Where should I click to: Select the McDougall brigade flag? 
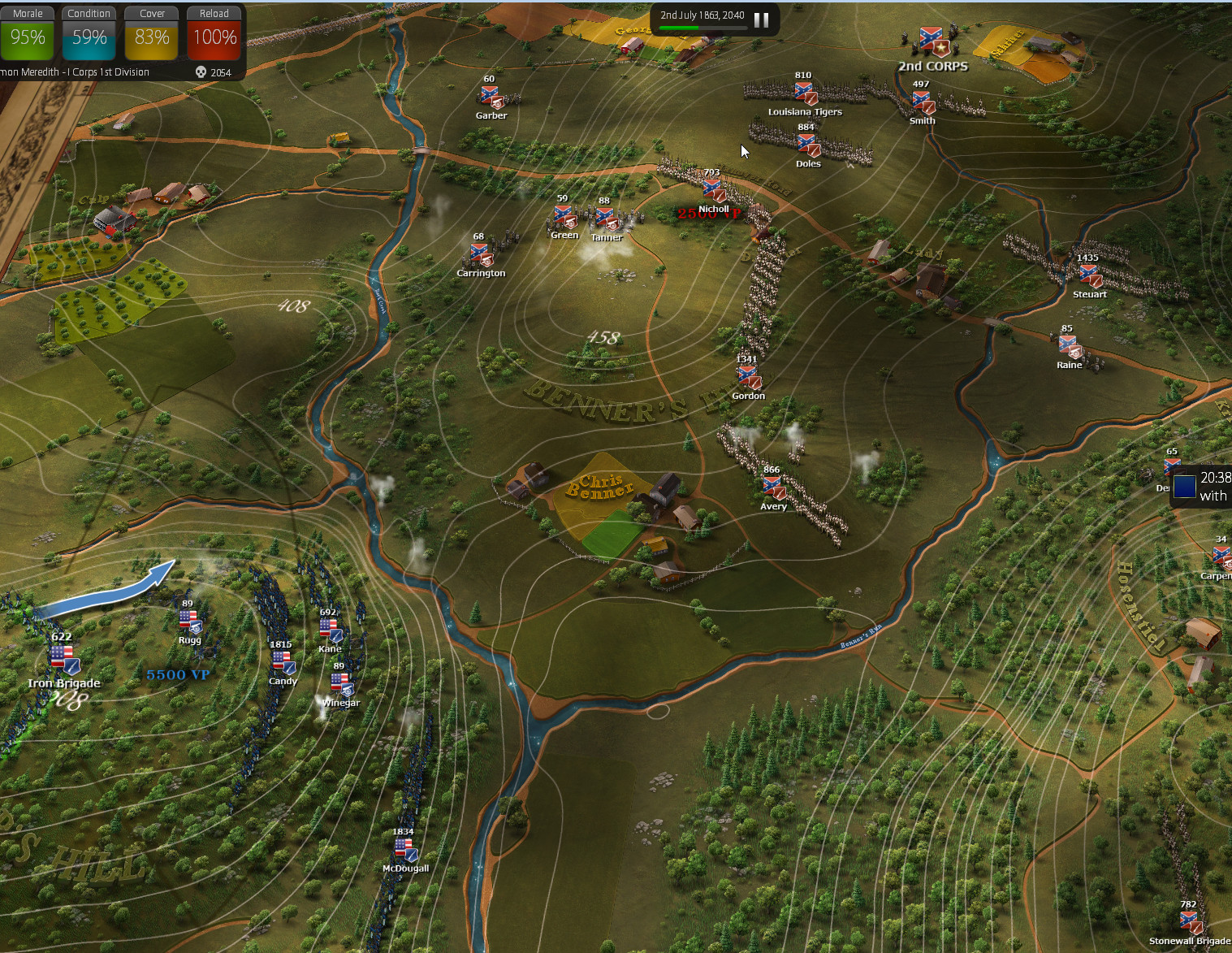pyautogui.click(x=404, y=850)
